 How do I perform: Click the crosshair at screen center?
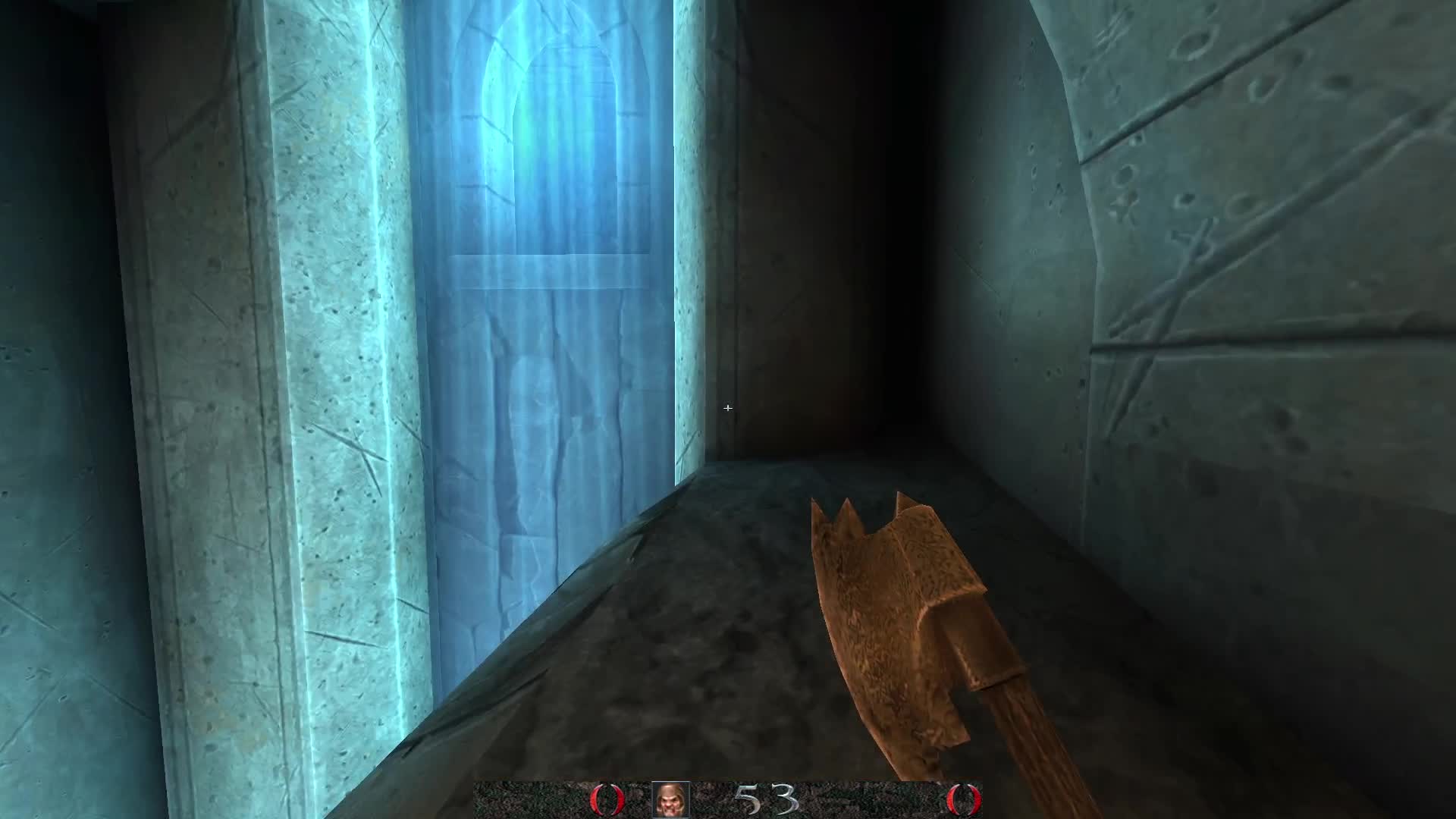(727, 408)
